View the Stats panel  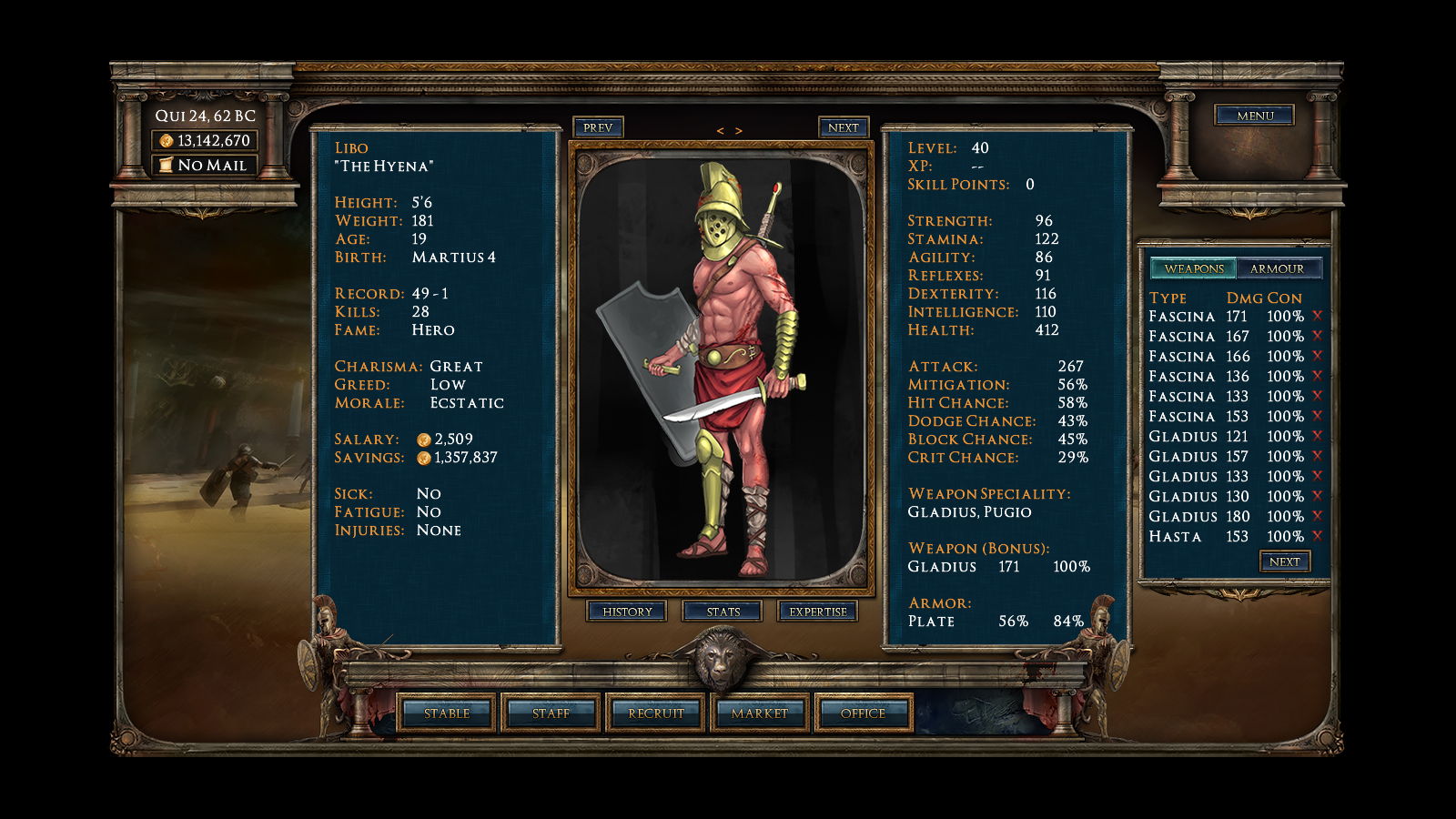click(723, 612)
